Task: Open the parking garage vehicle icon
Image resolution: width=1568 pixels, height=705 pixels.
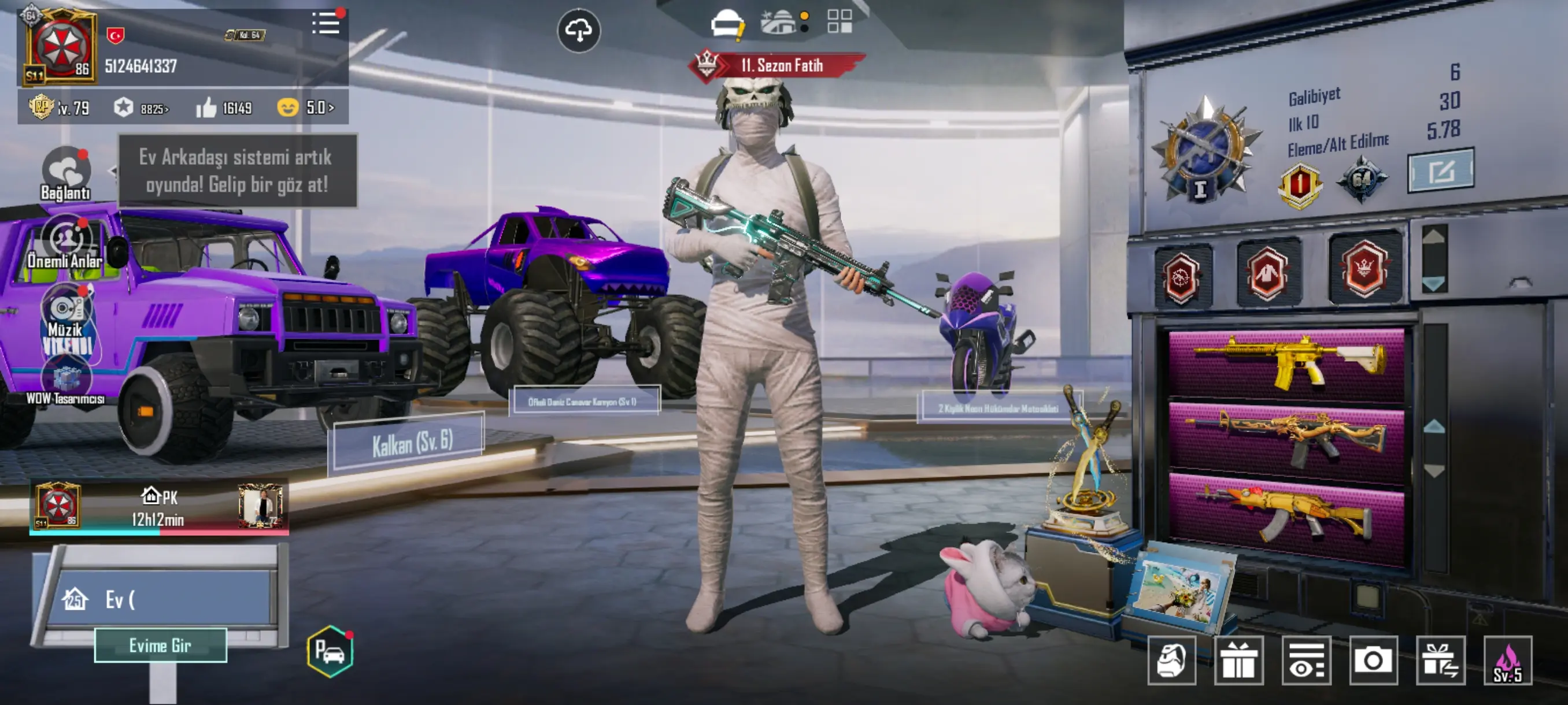Action: pyautogui.click(x=331, y=651)
